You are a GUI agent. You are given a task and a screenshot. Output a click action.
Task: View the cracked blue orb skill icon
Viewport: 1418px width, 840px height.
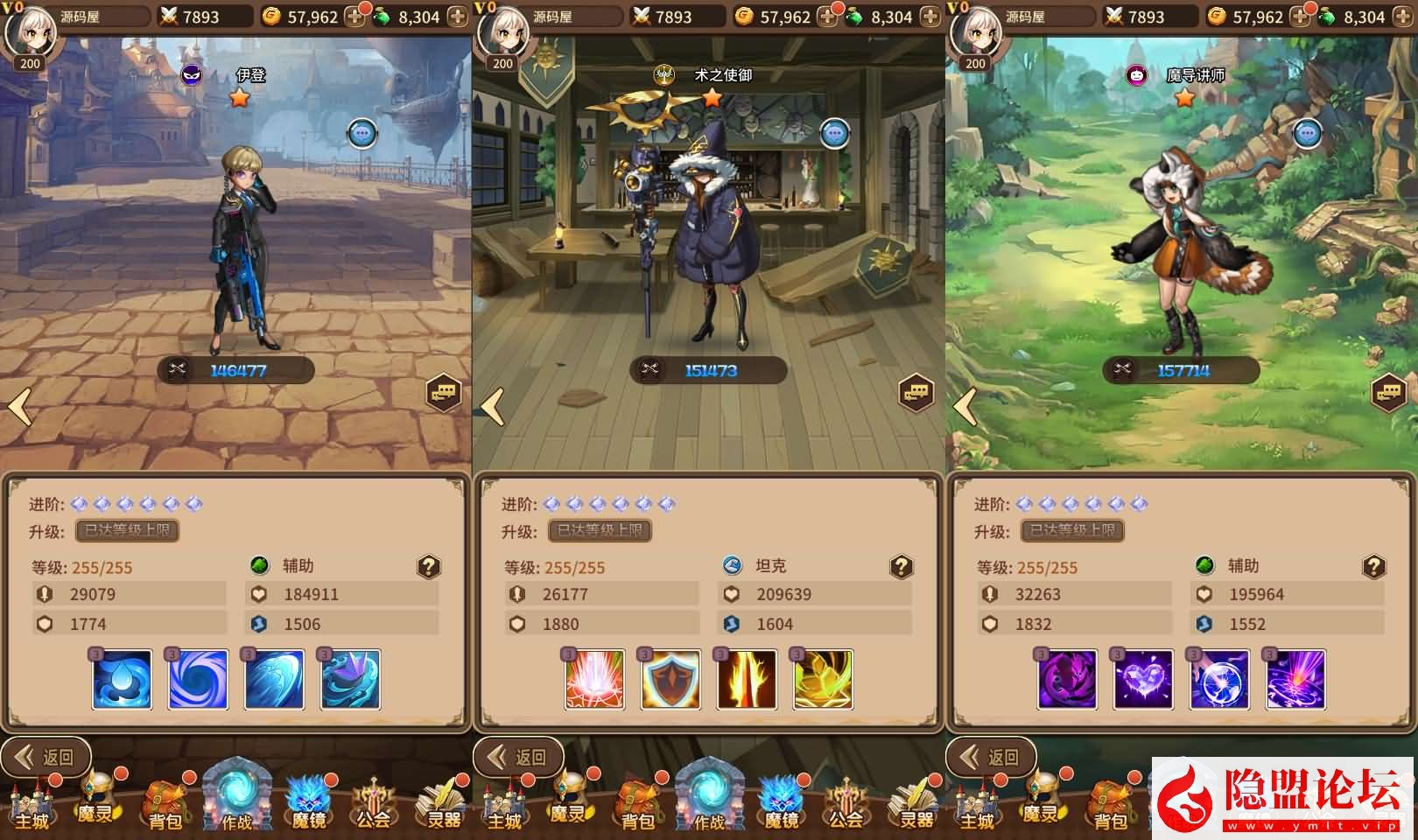1220,679
